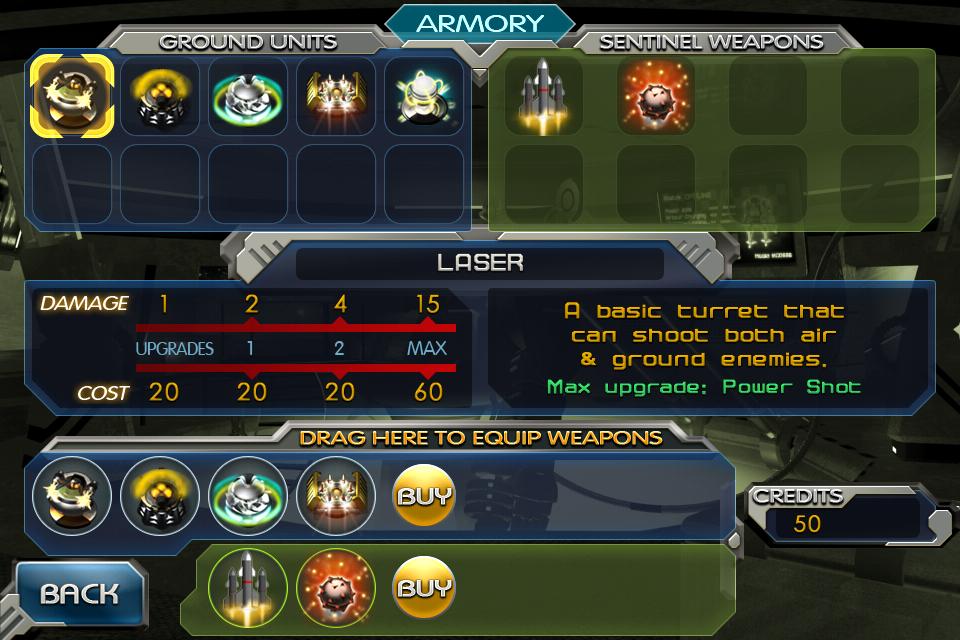The width and height of the screenshot is (960, 640).
Task: Choose the equipped spiked mine in green sentinel bar
Action: click(x=335, y=587)
